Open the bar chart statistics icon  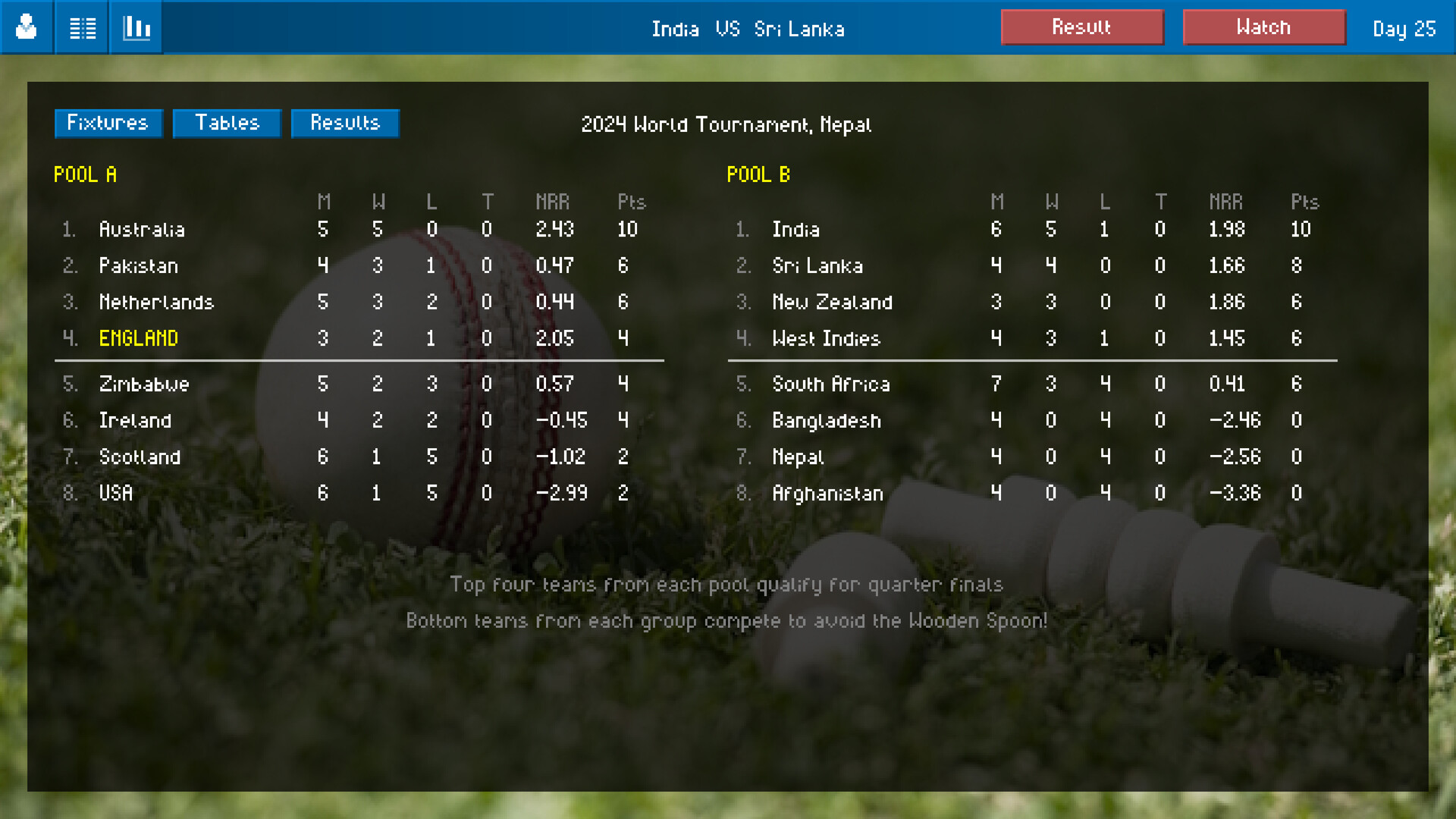tap(136, 27)
